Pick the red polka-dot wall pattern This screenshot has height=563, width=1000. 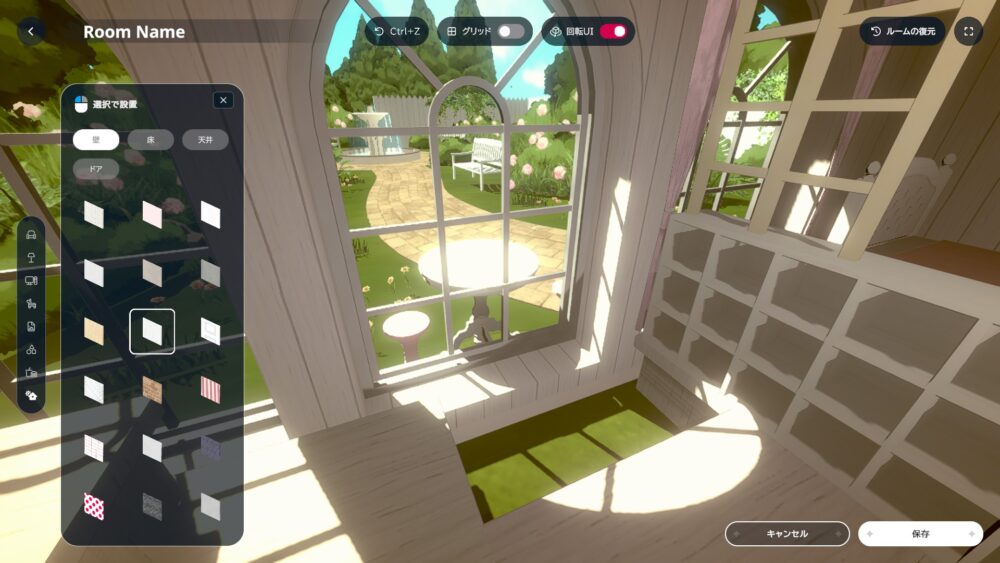click(94, 506)
